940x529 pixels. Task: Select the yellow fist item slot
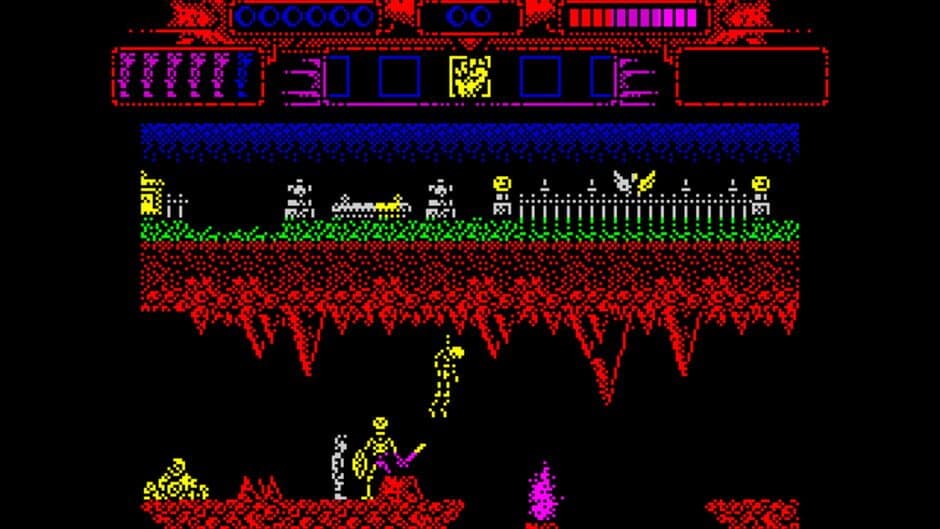coord(468,76)
